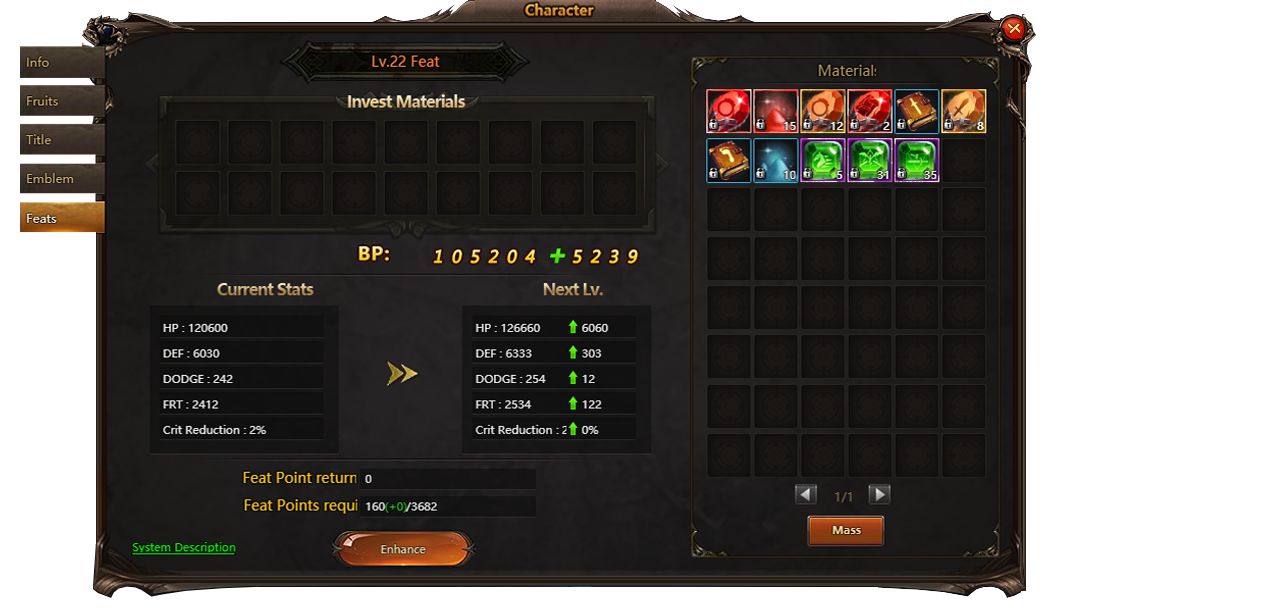The width and height of the screenshot is (1280, 612).
Task: Choose the red gem stack of 2
Action: coord(869,111)
